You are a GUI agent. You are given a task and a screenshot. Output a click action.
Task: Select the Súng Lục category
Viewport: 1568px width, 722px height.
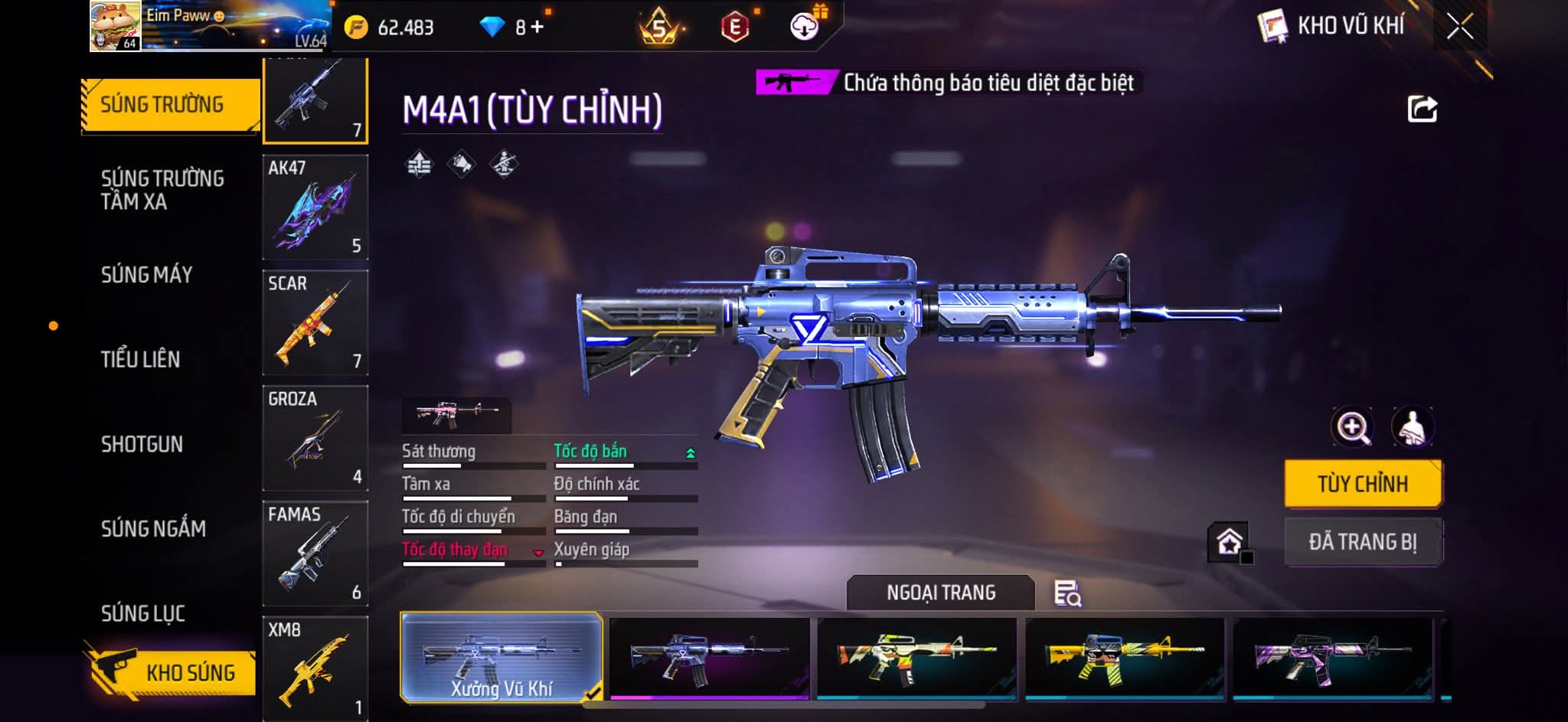[x=143, y=613]
